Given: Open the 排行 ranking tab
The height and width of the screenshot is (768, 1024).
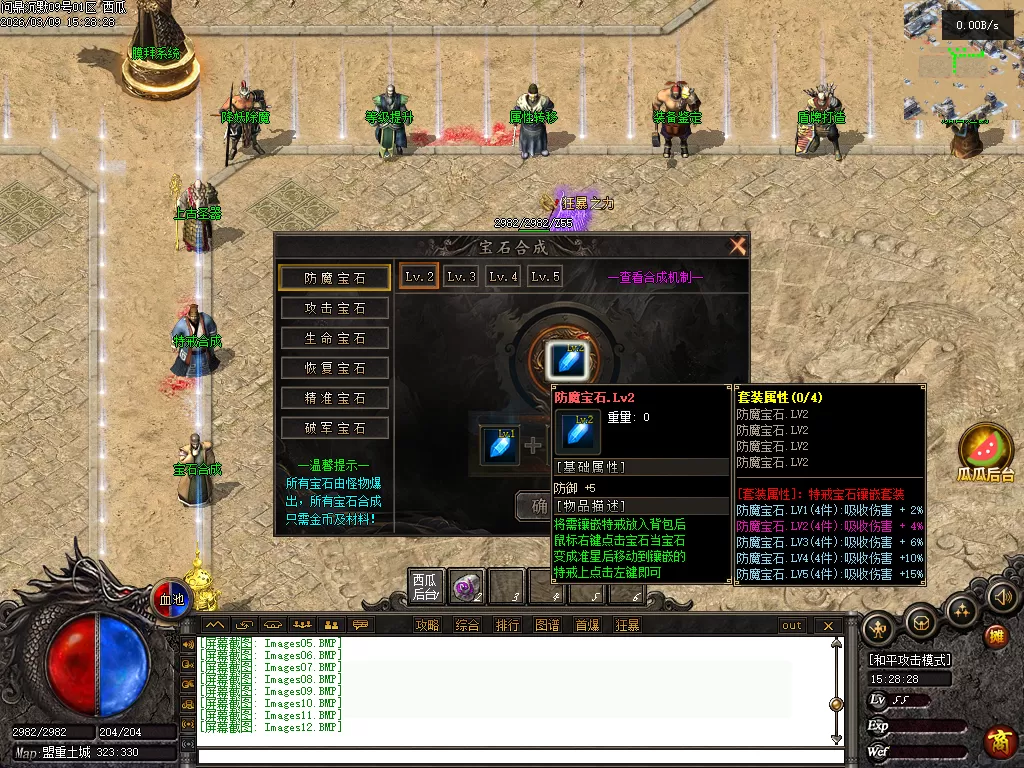Looking at the screenshot, I should [507, 626].
